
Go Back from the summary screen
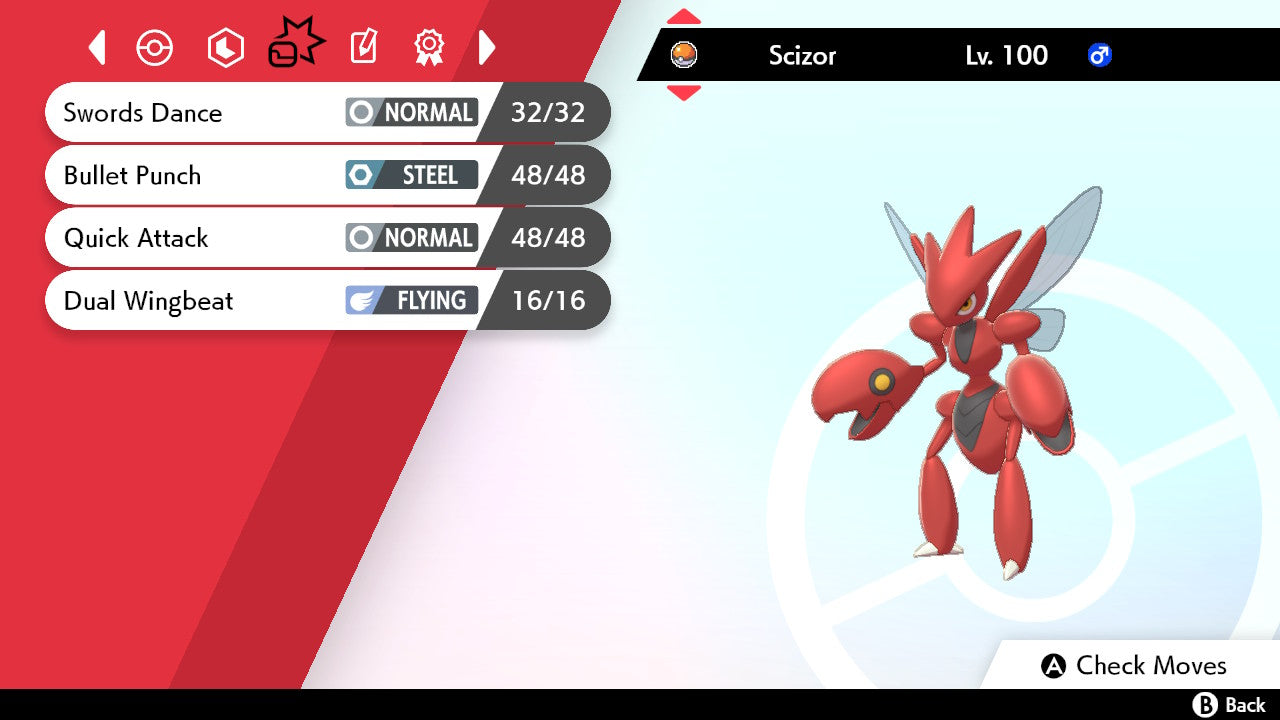pos(1230,705)
